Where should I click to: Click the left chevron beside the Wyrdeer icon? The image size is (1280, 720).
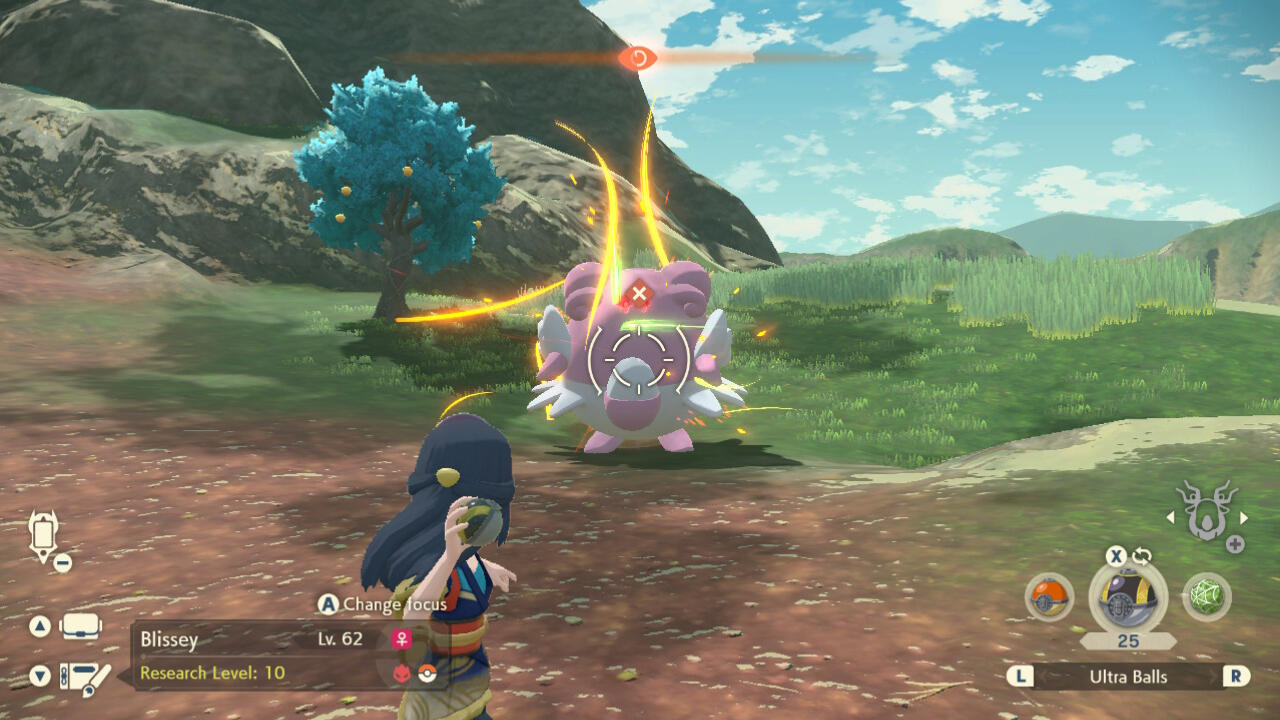pyautogui.click(x=1171, y=518)
